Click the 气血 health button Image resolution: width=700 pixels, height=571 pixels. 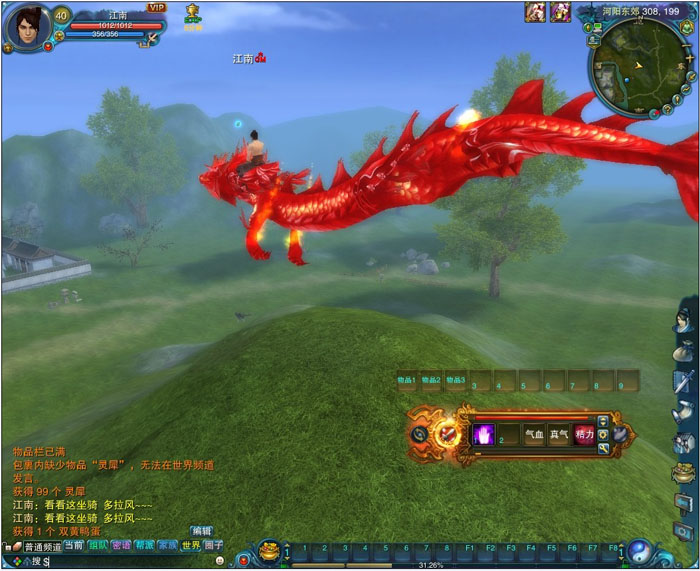(x=535, y=435)
